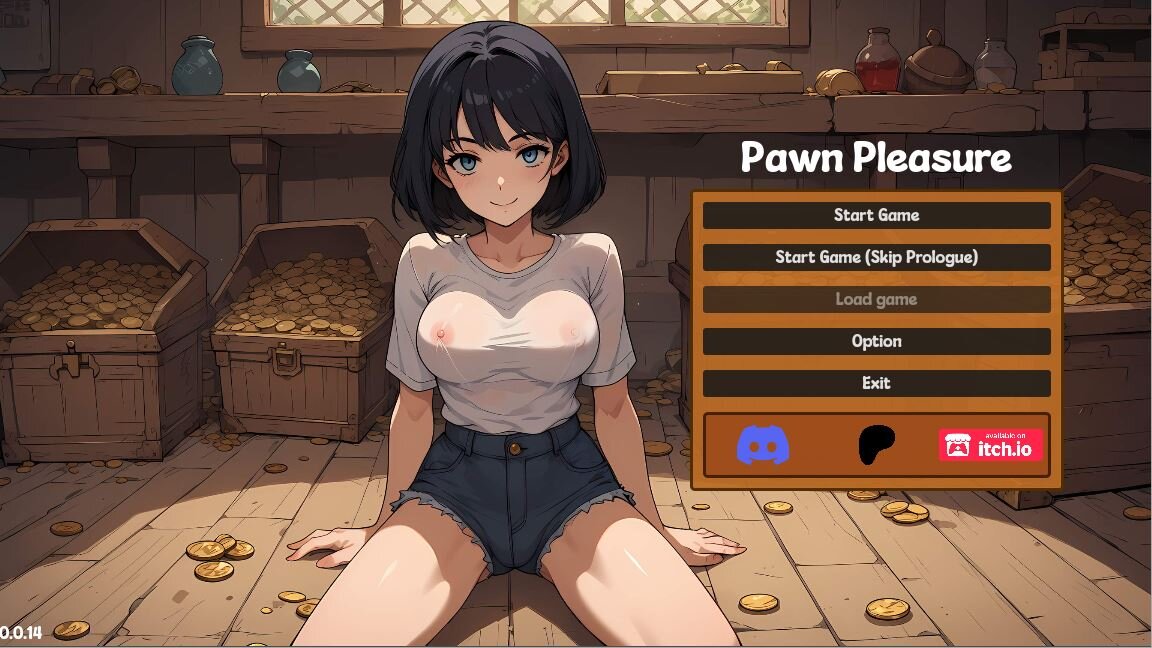1152x648 pixels.
Task: Open the Patreon link icon
Action: [877, 445]
